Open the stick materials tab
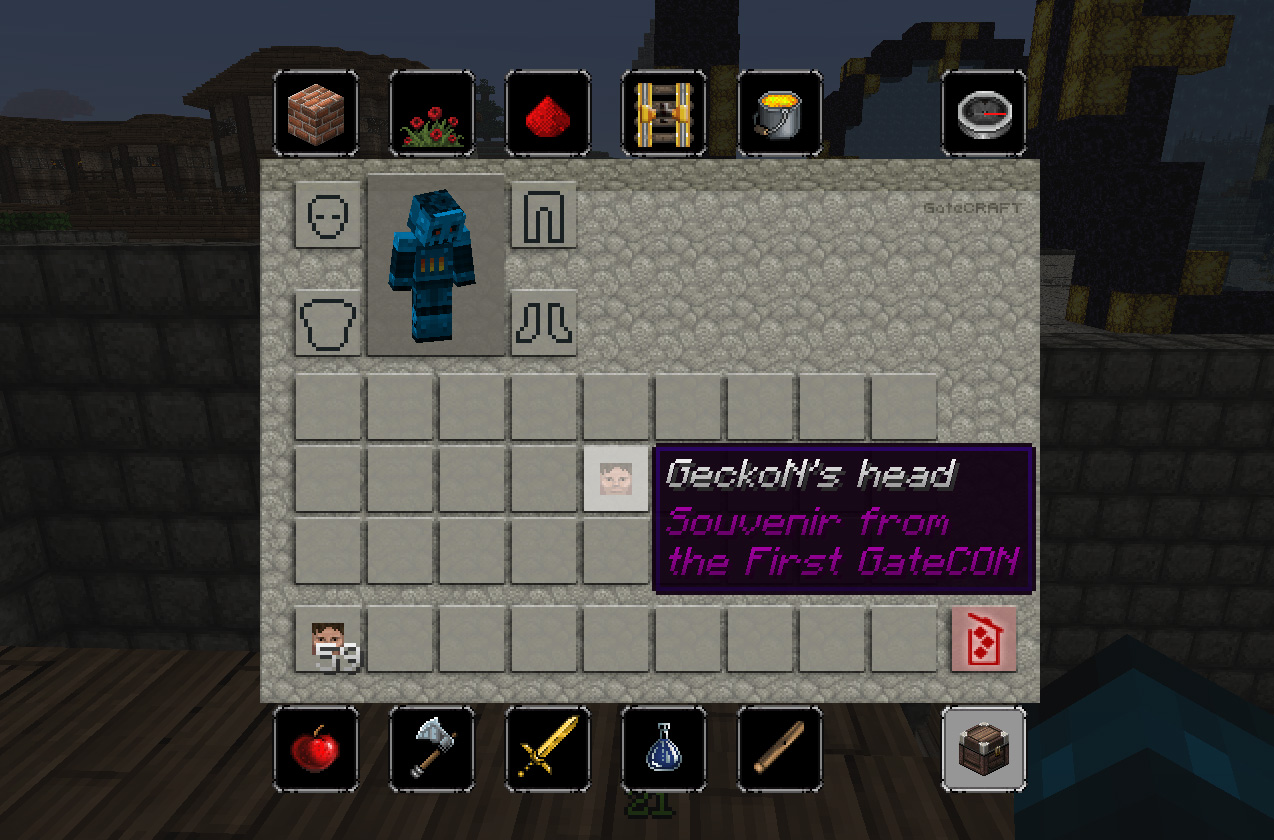 click(x=780, y=749)
